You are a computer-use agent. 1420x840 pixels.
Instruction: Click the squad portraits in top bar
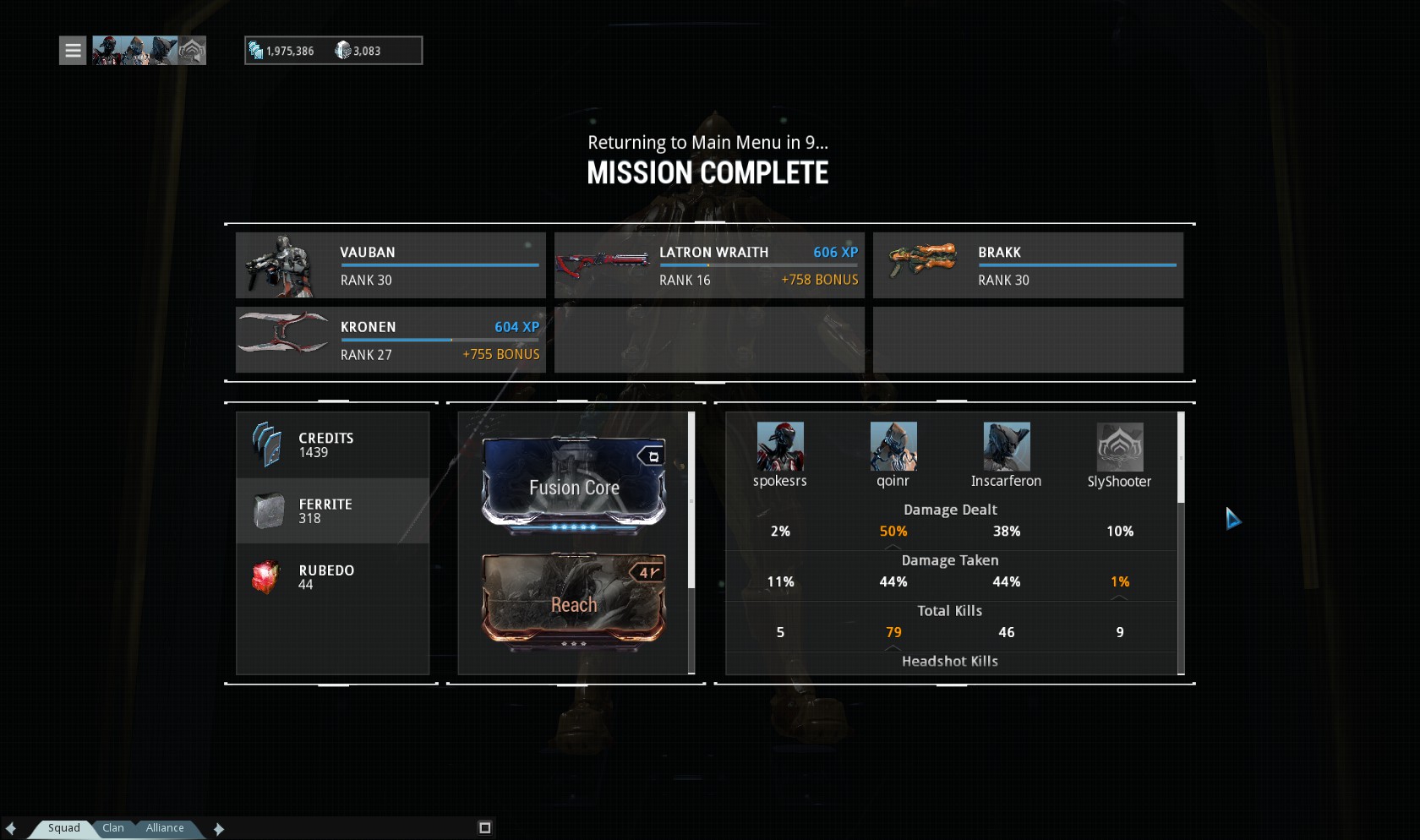pos(149,51)
